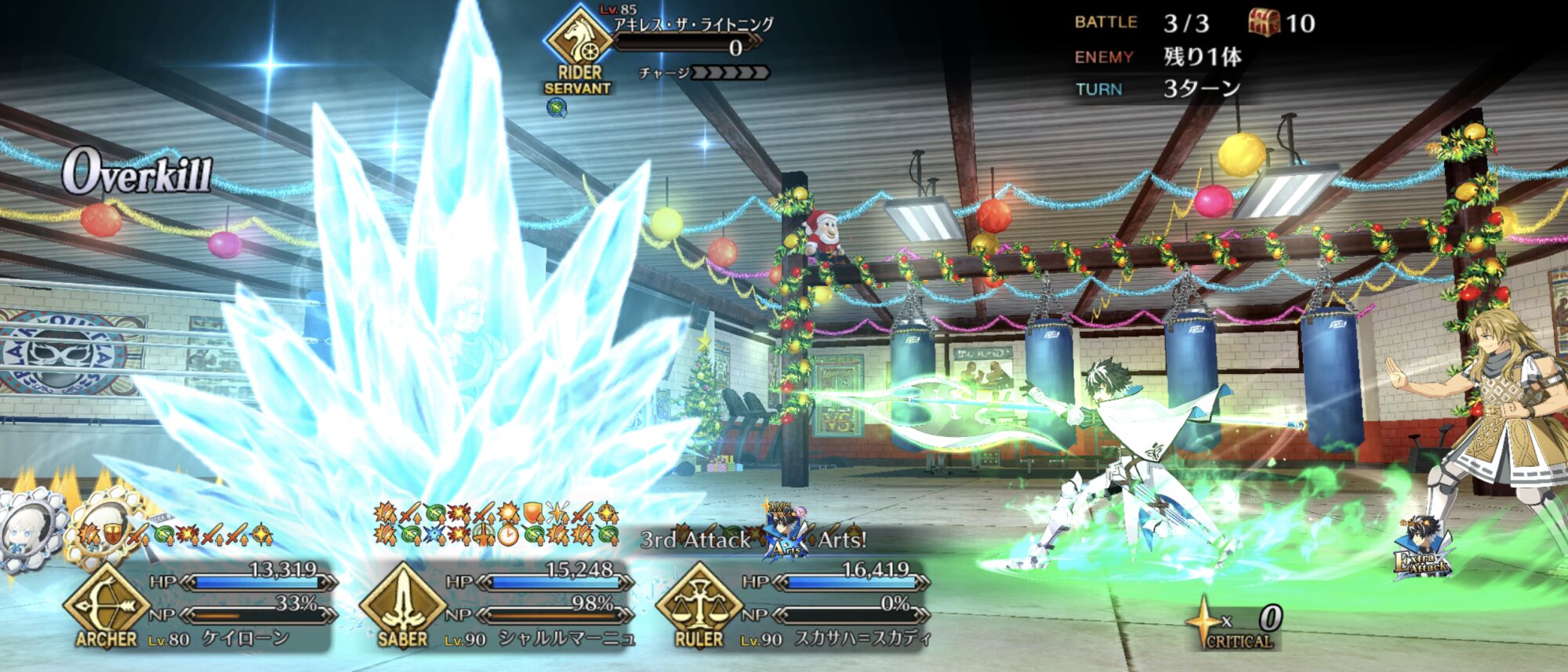Screen dimensions: 1568x672
Task: Click the Extra Attack card icon
Action: click(x=1422, y=548)
